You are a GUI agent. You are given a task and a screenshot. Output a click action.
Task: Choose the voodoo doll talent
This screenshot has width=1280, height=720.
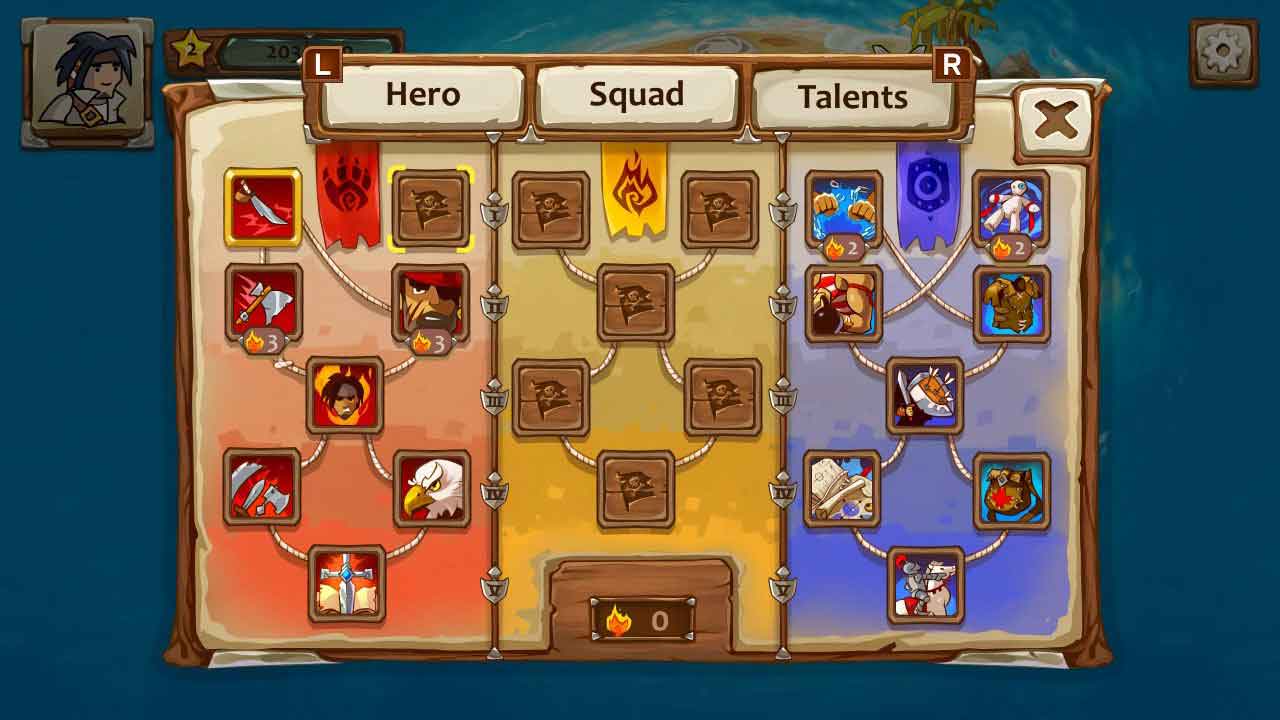pos(1011,207)
